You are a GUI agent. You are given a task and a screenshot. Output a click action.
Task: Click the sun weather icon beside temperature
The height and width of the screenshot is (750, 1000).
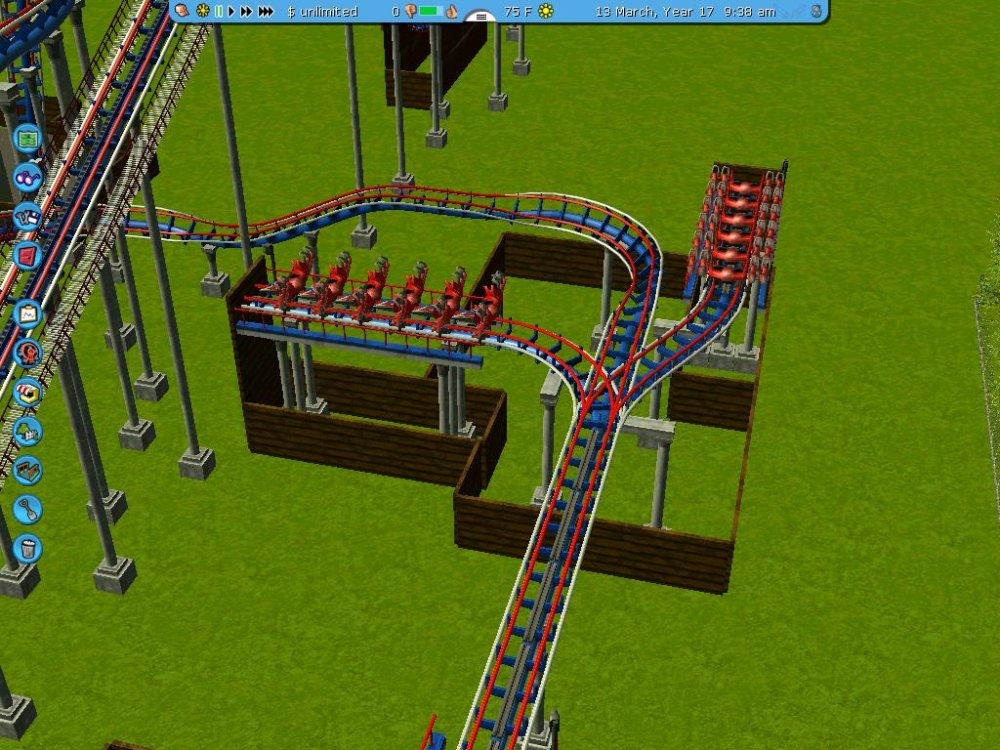point(545,11)
